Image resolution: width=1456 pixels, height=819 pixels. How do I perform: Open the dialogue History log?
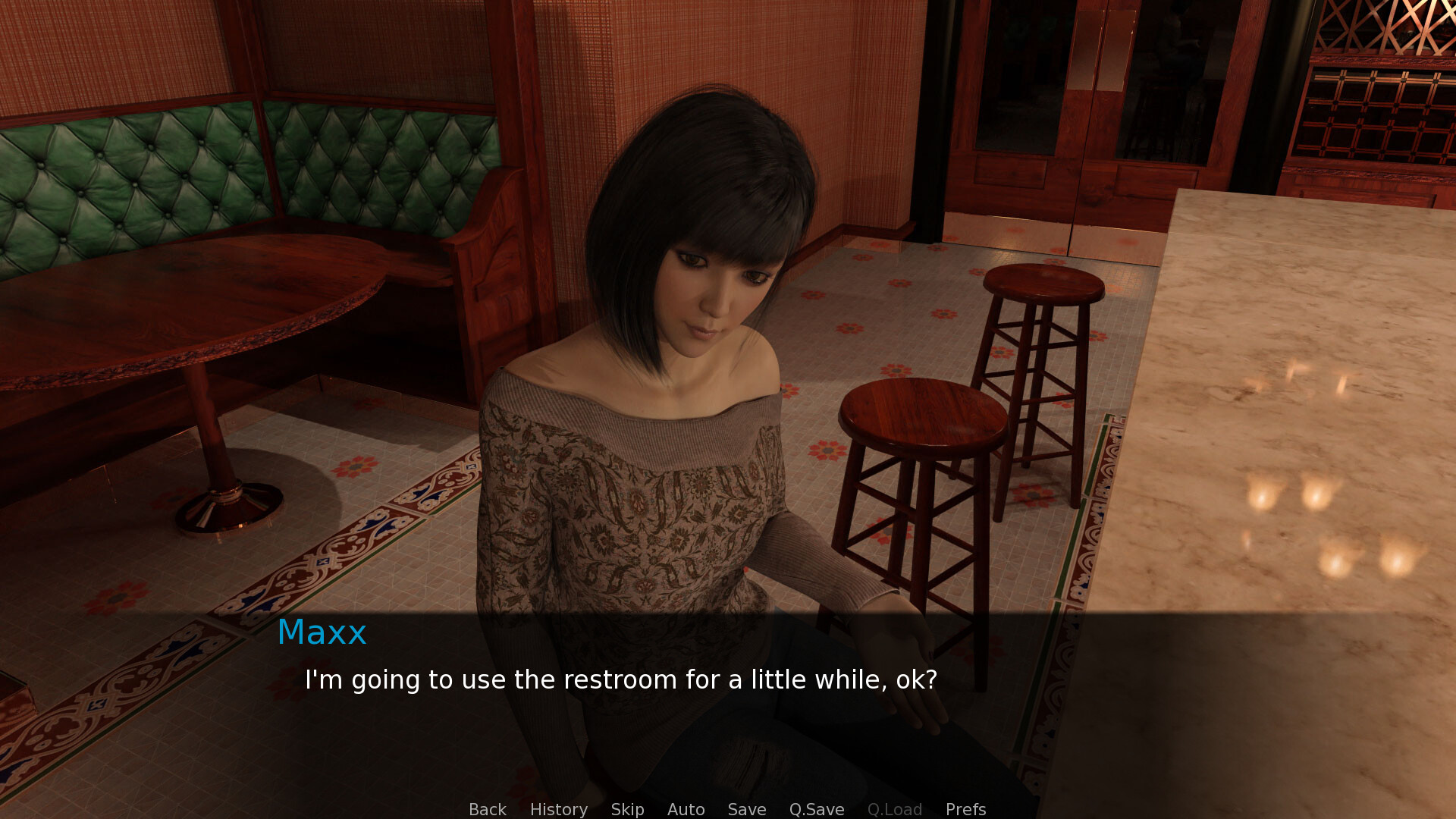(x=558, y=809)
